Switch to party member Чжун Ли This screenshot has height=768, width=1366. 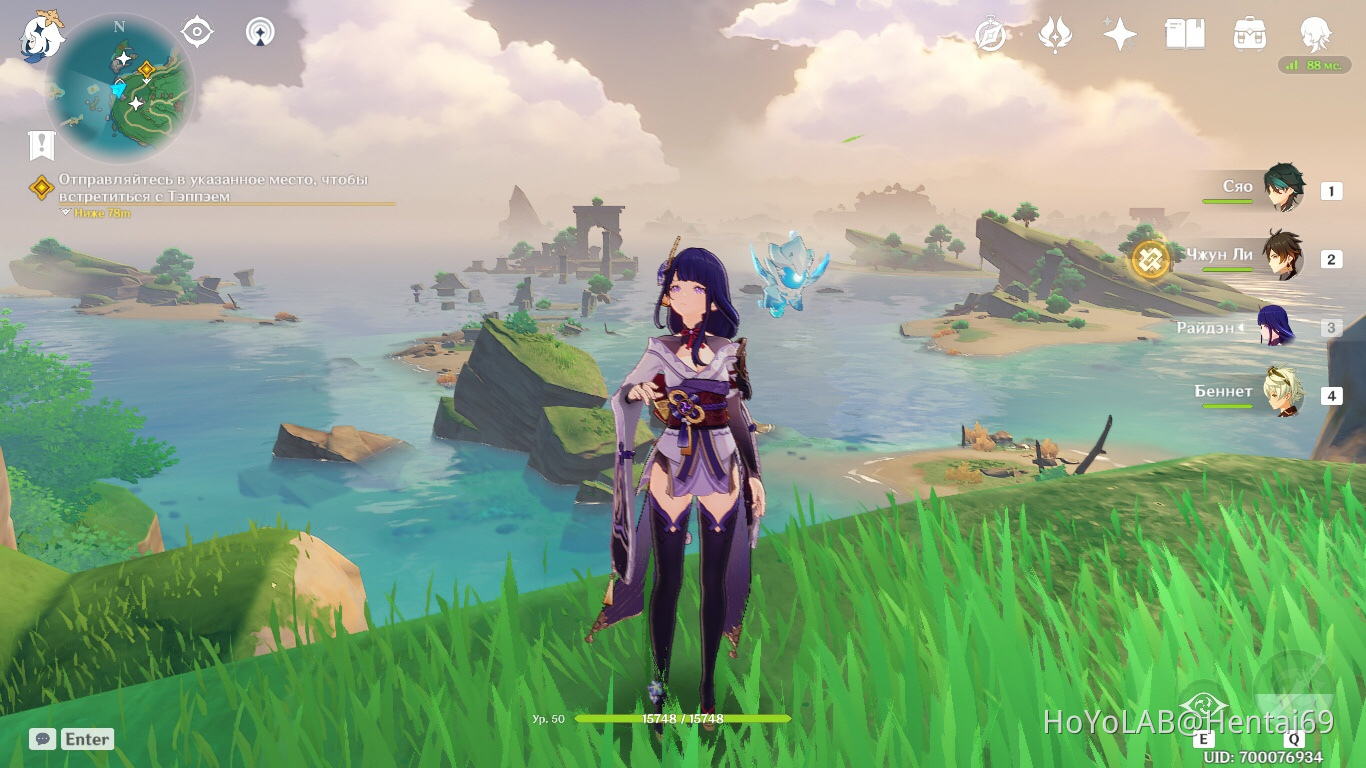pos(1282,256)
